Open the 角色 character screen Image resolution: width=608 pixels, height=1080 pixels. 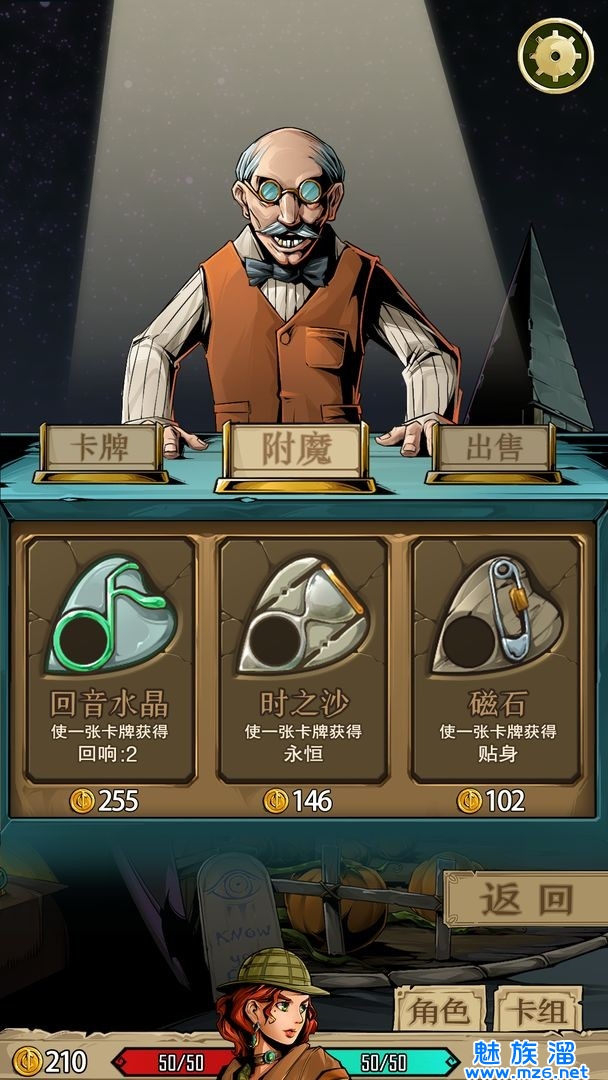tap(440, 1009)
